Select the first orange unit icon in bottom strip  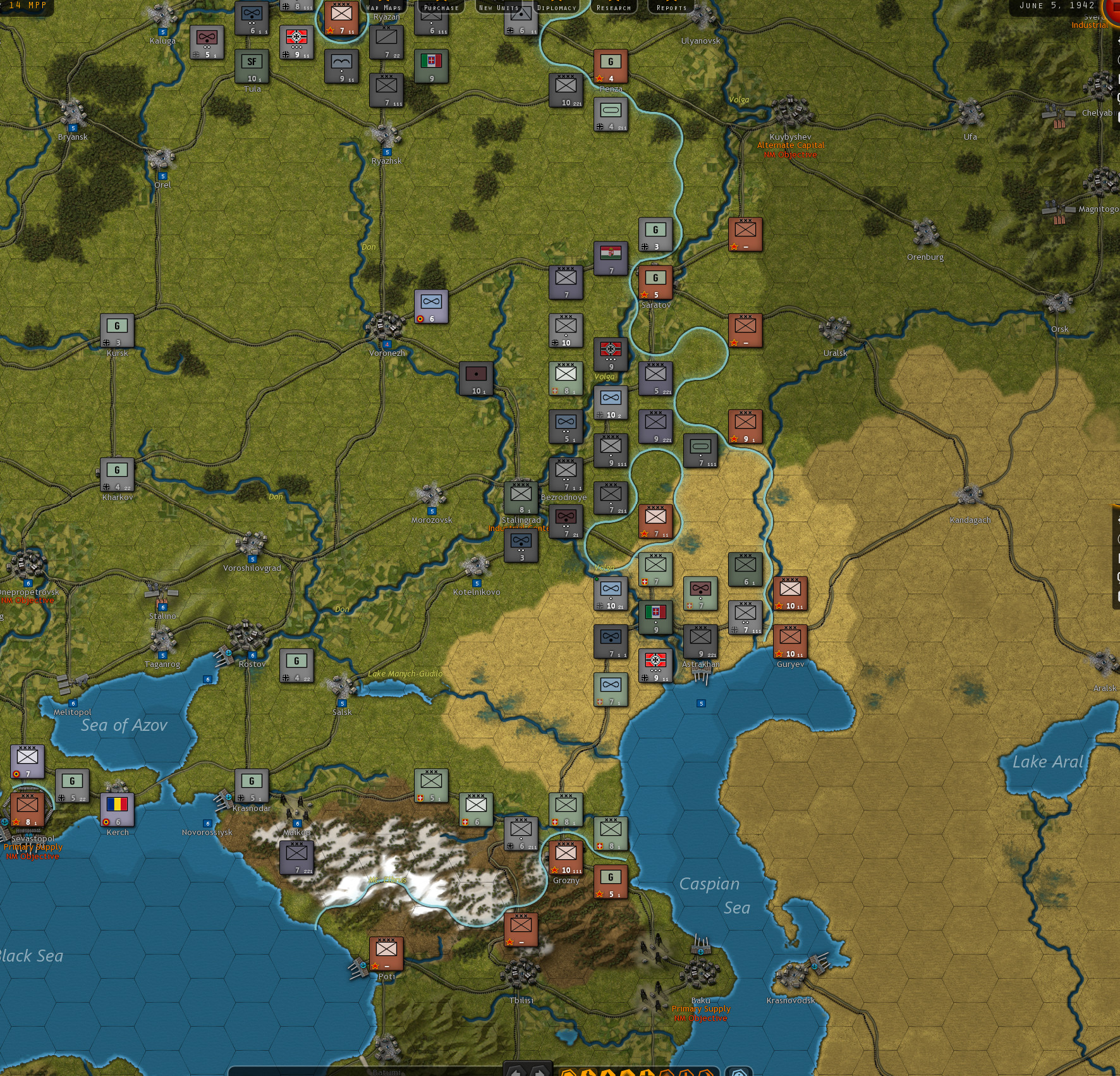point(568,1072)
